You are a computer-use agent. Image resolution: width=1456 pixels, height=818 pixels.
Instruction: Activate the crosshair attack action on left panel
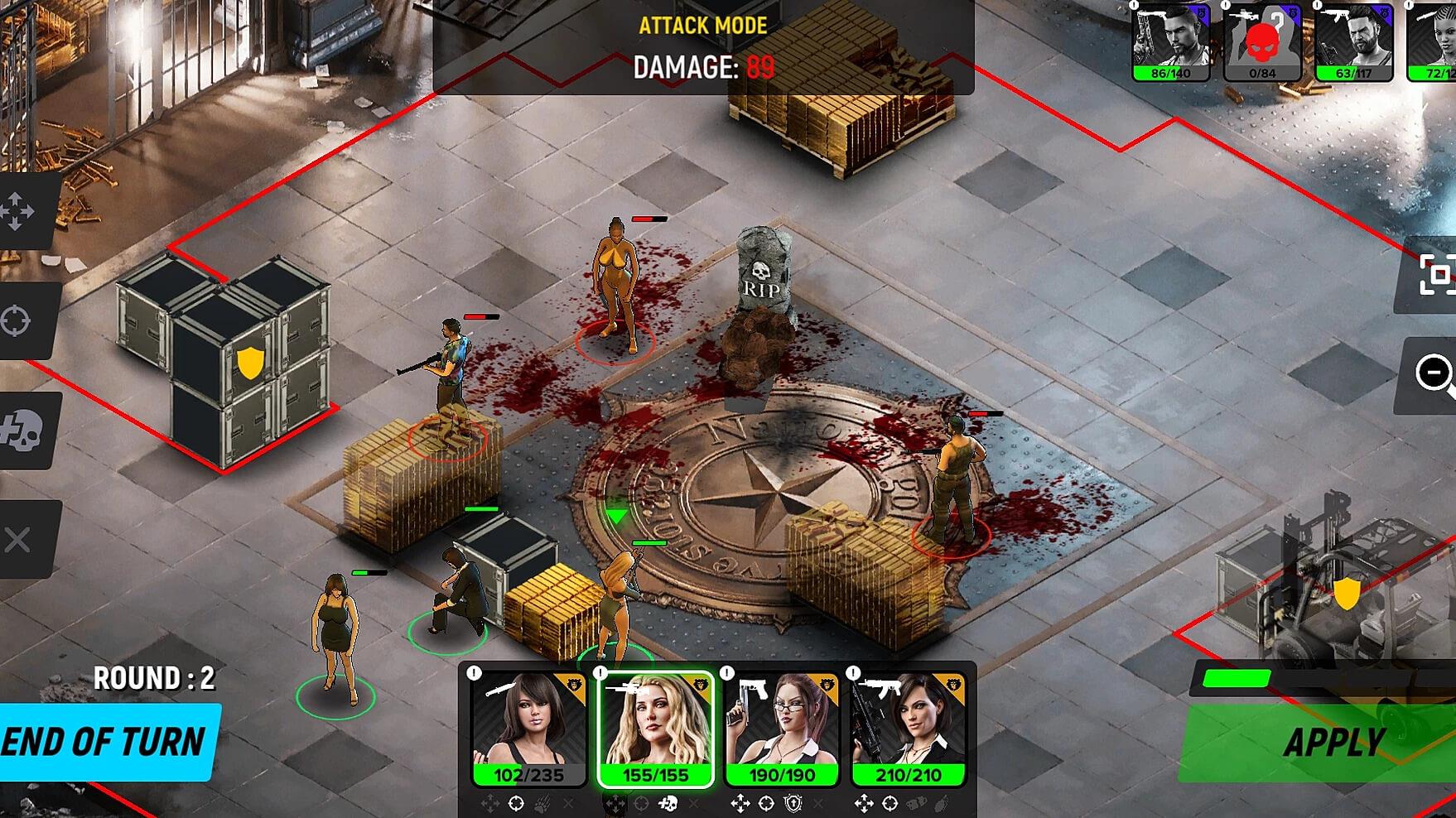click(x=18, y=320)
